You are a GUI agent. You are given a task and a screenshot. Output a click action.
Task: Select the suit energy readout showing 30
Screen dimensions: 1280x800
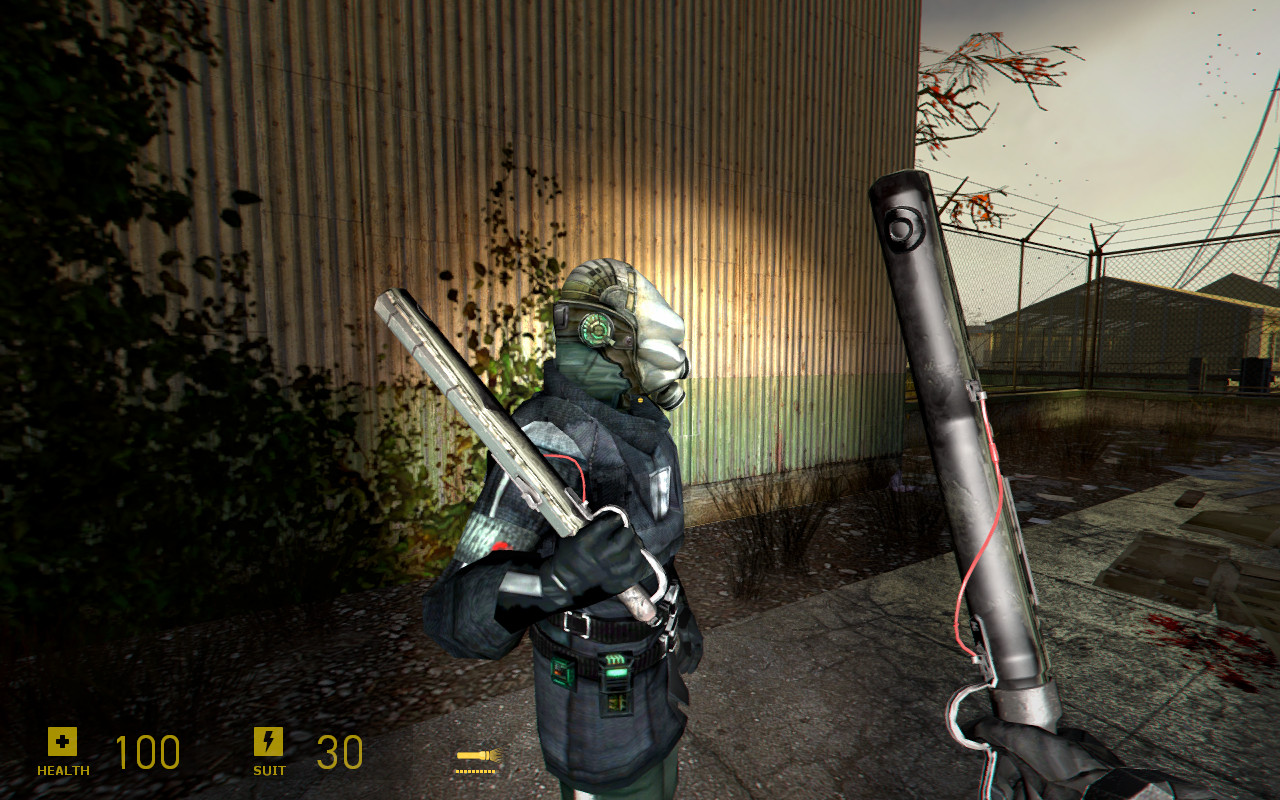coord(340,752)
